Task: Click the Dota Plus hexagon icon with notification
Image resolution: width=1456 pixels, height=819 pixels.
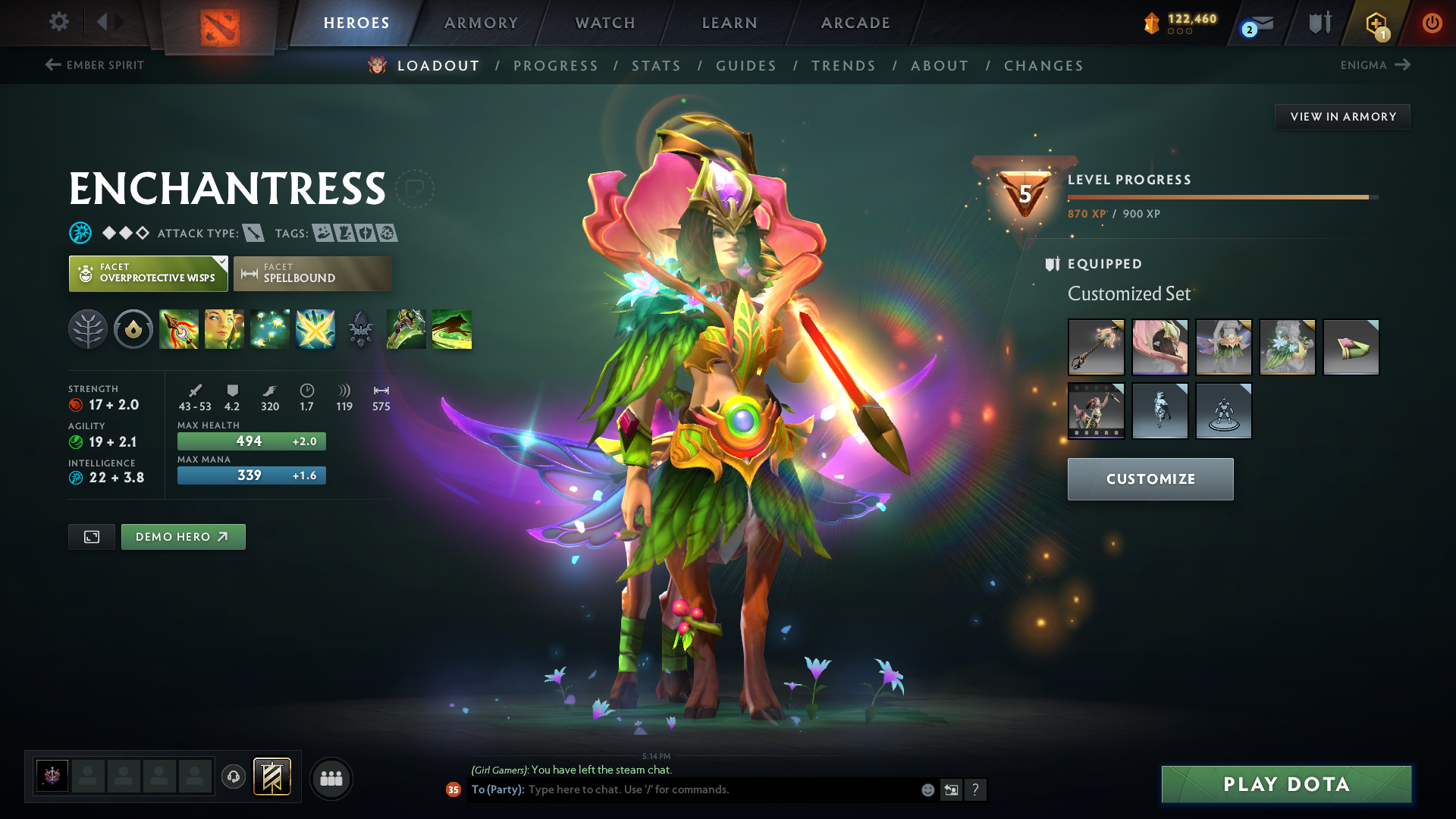Action: pyautogui.click(x=1375, y=23)
